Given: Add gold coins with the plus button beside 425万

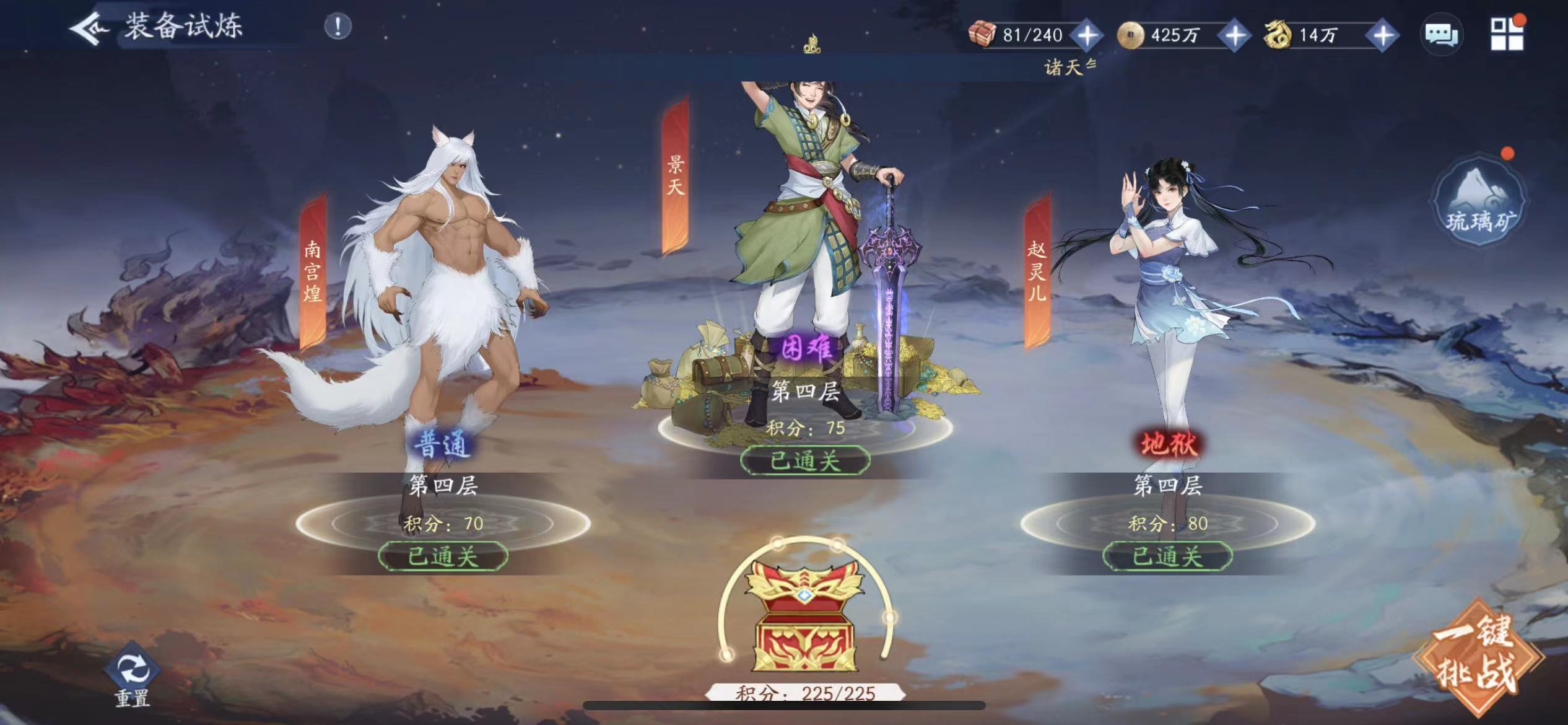Looking at the screenshot, I should [1235, 35].
